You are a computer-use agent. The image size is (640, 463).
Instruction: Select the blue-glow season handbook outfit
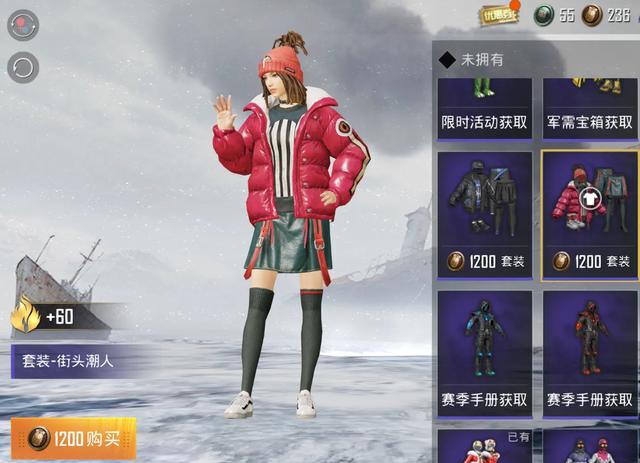pos(486,352)
